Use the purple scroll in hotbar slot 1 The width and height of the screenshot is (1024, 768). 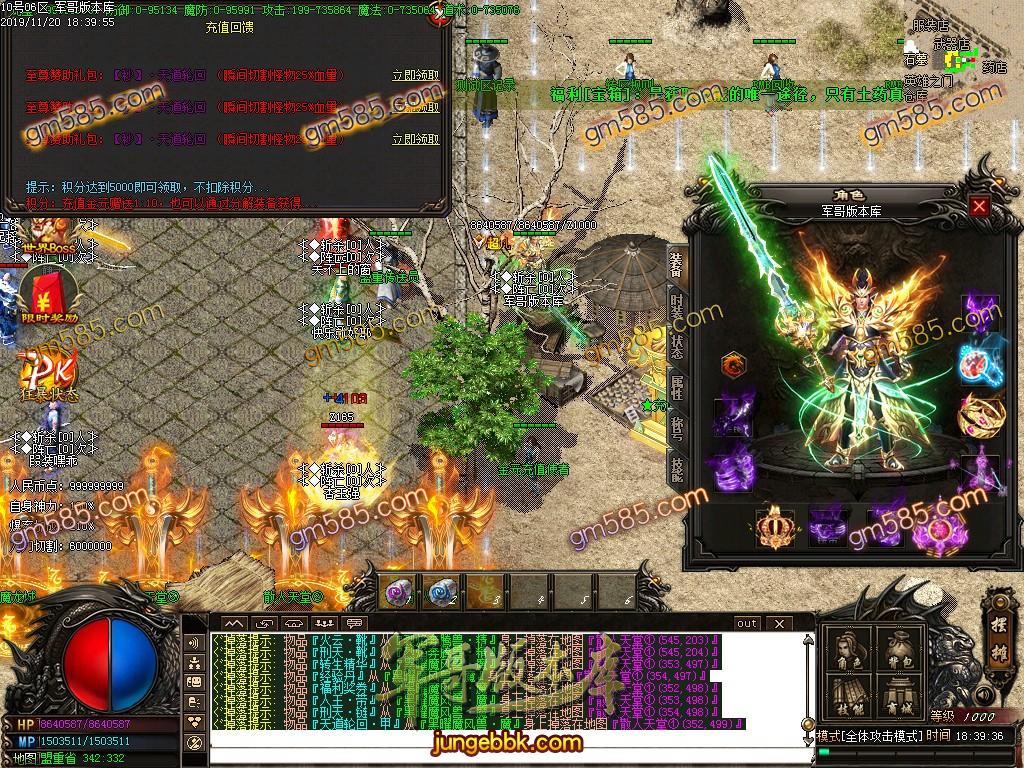397,593
